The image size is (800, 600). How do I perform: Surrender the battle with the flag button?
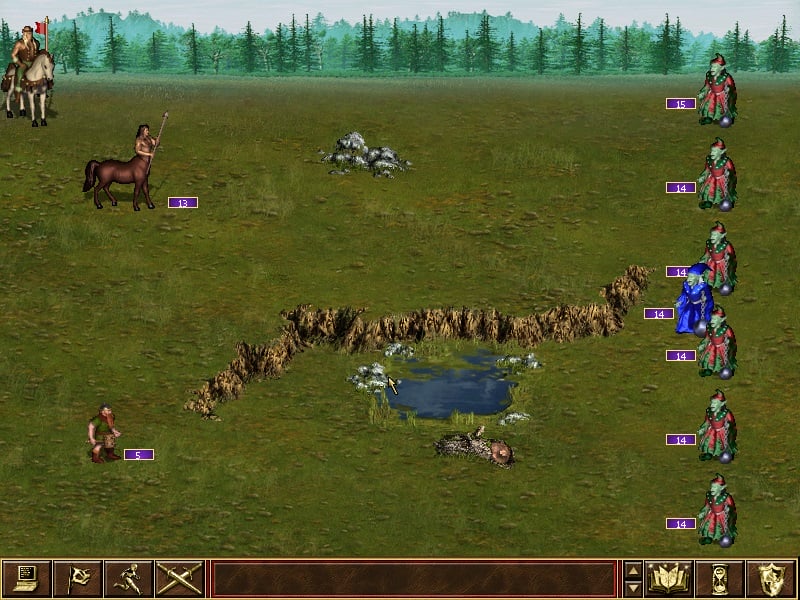coord(77,578)
